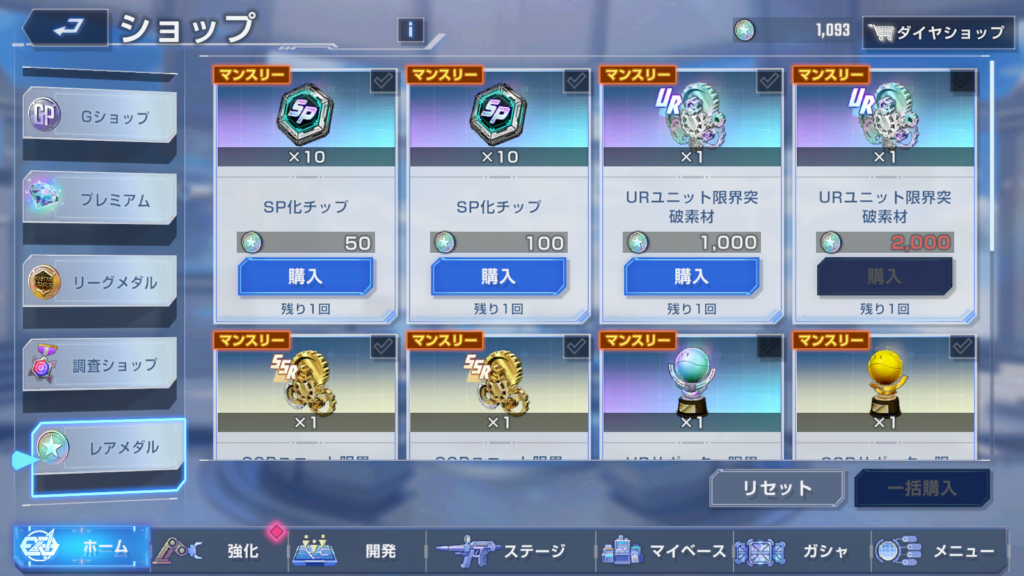Viewport: 1024px width, 576px height.
Task: Go back with the return arrow button
Action: click(x=66, y=27)
